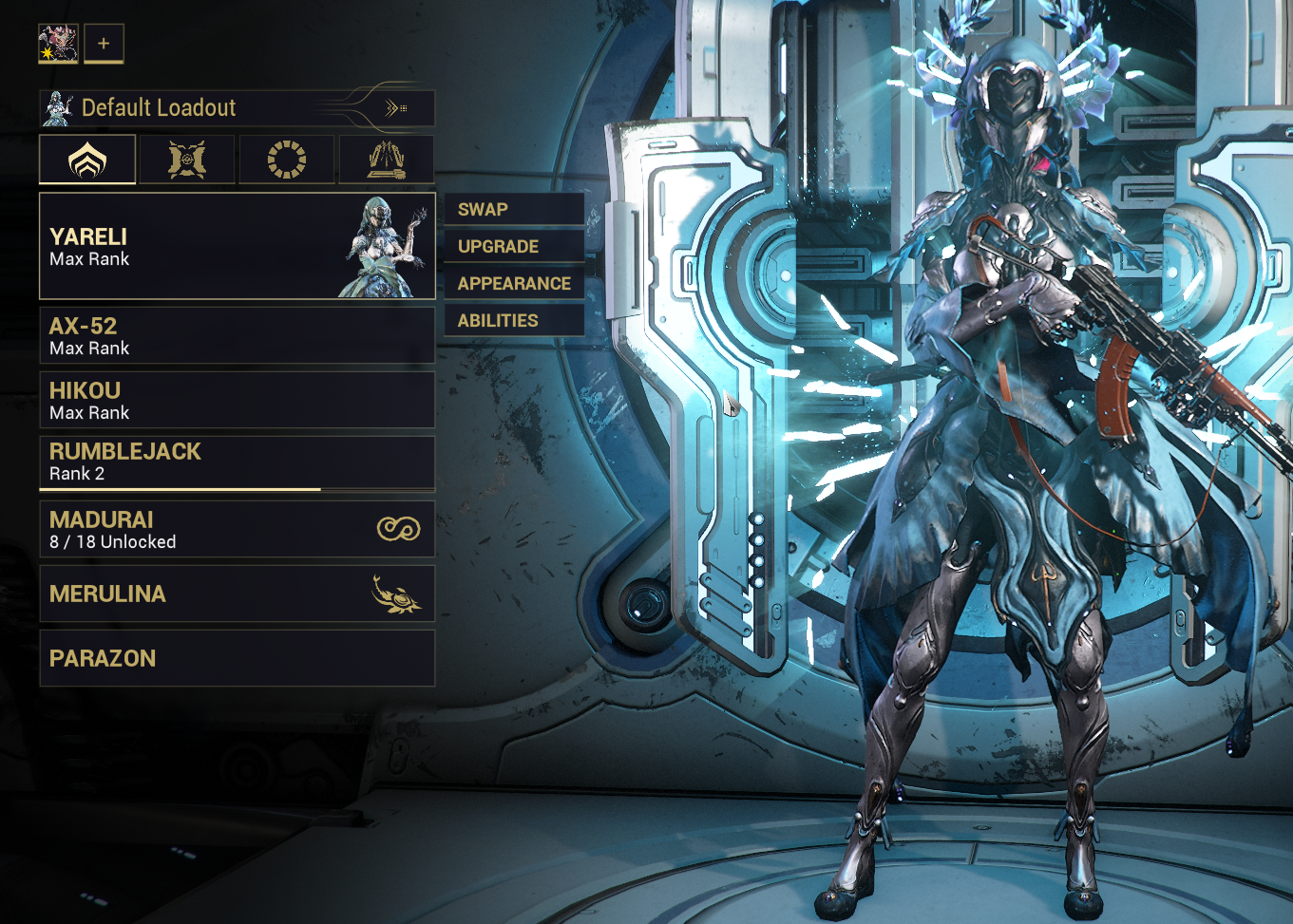This screenshot has height=924, width=1293.
Task: Switch to the fourth hands-and-blade tab
Action: point(387,160)
